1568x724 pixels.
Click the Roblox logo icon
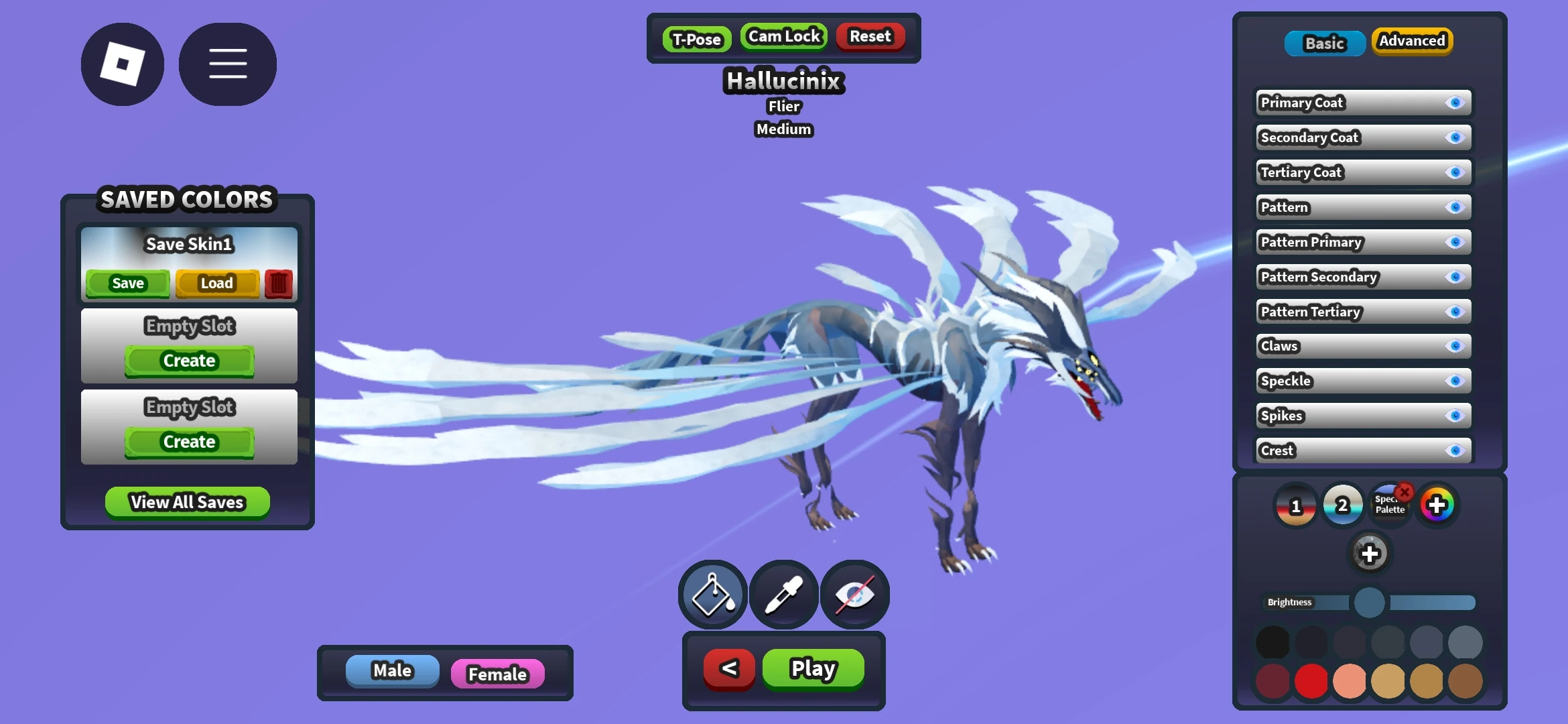122,63
